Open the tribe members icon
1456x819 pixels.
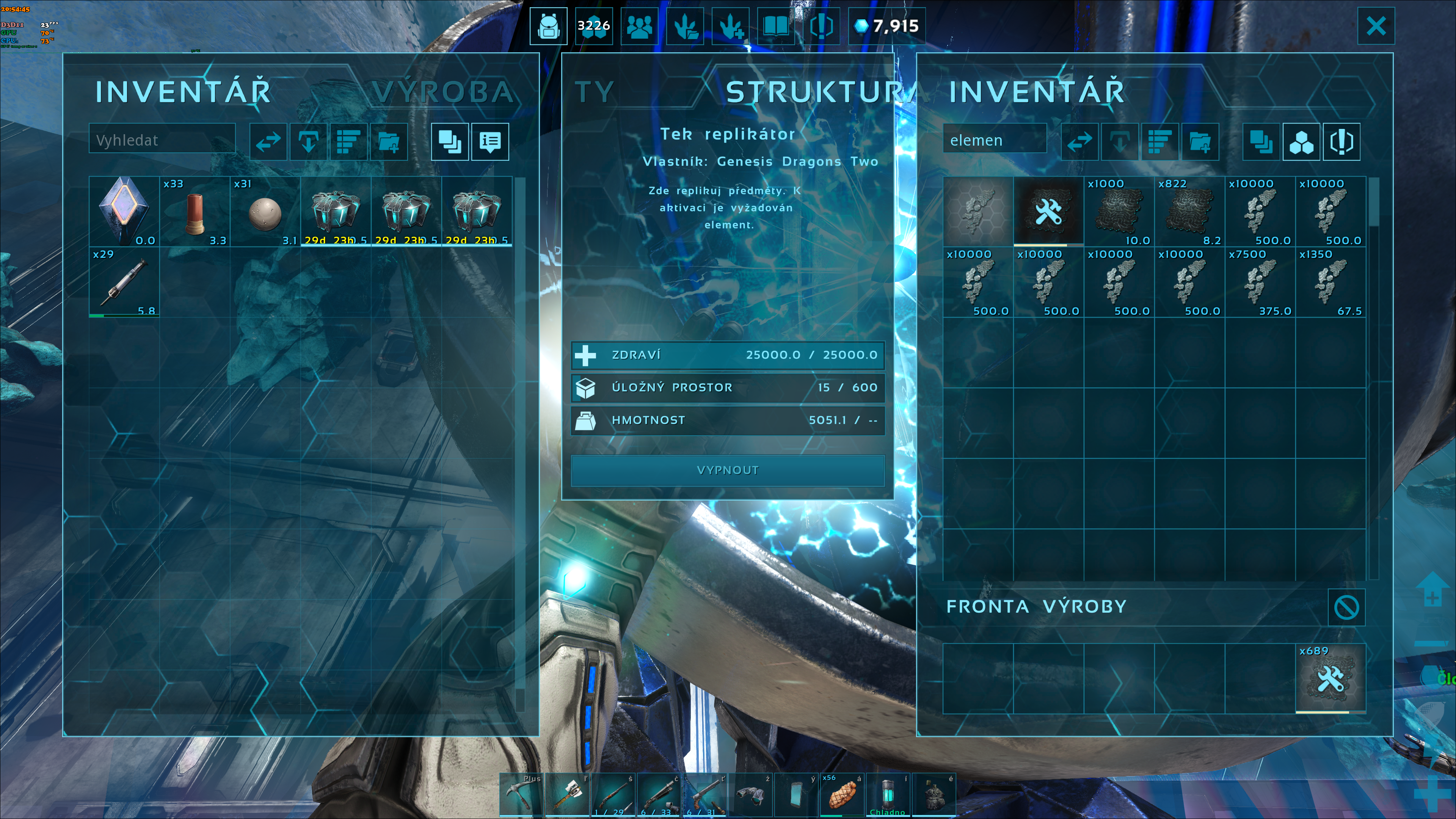(639, 26)
